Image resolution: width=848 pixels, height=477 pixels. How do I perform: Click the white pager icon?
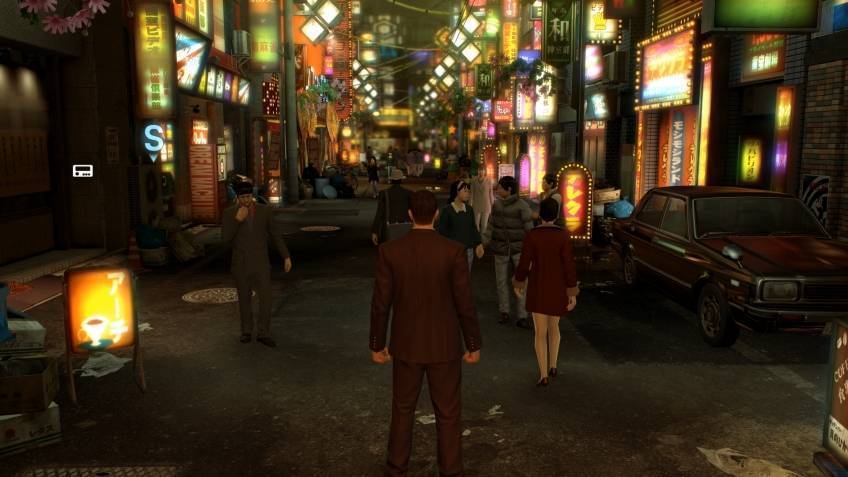click(82, 171)
